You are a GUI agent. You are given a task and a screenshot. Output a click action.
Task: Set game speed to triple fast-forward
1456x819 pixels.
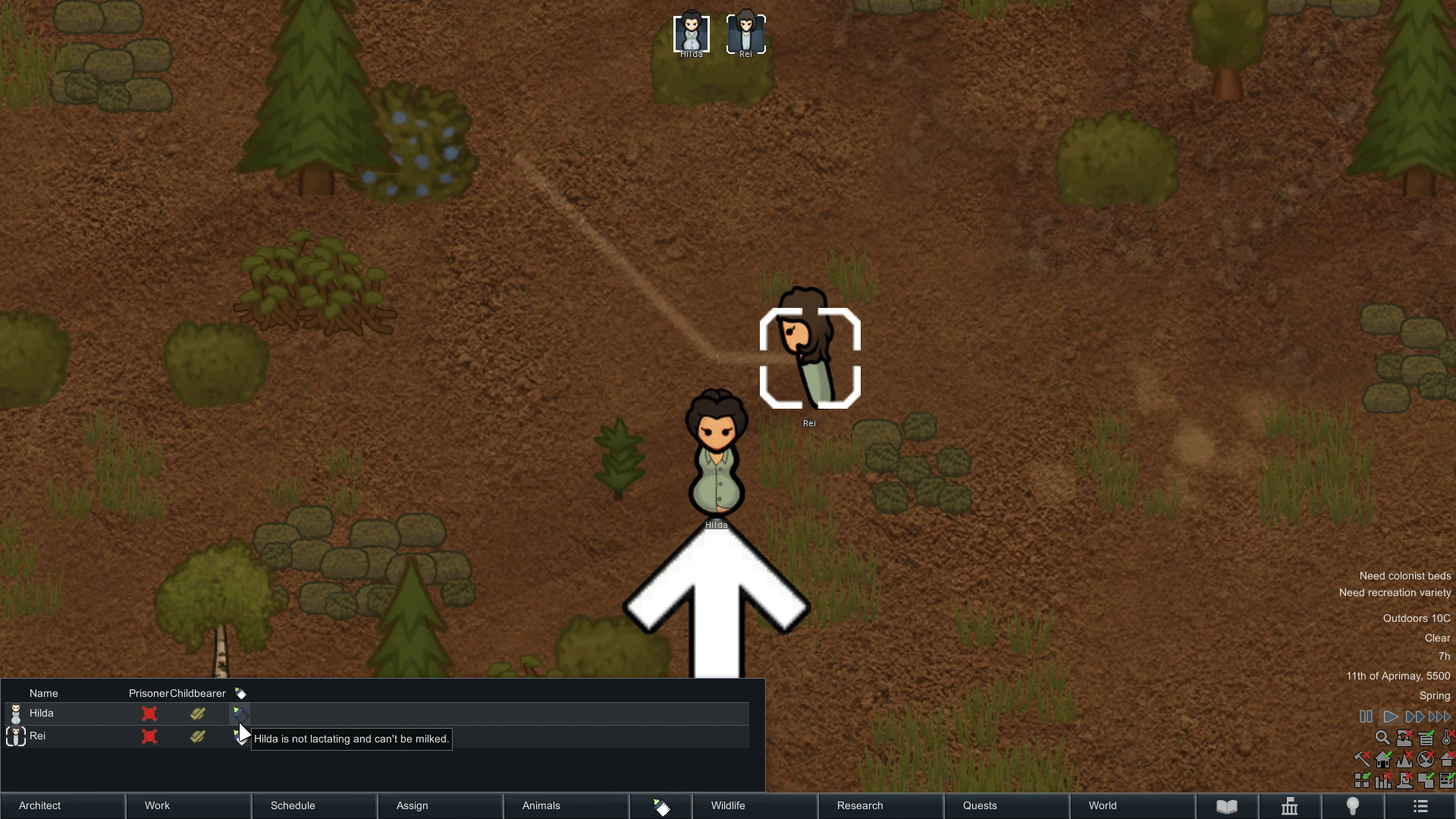(x=1439, y=717)
